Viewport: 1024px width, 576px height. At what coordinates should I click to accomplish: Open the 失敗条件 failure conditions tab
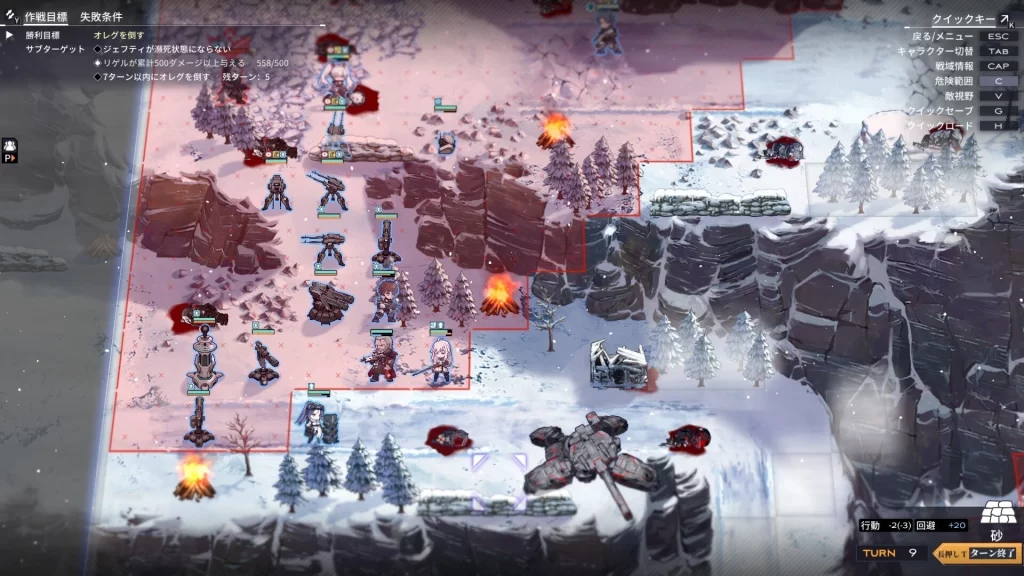[x=101, y=17]
